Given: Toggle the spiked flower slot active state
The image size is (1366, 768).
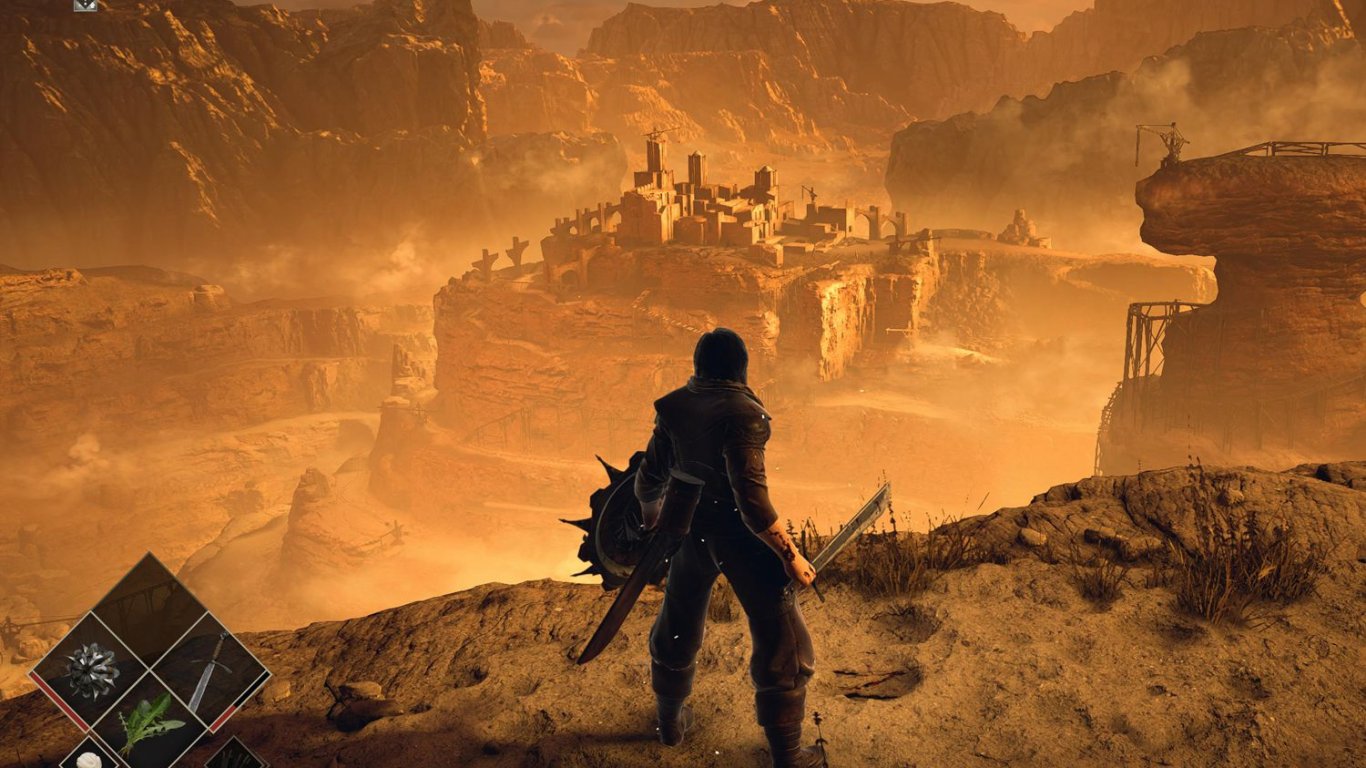Looking at the screenshot, I should tap(91, 672).
